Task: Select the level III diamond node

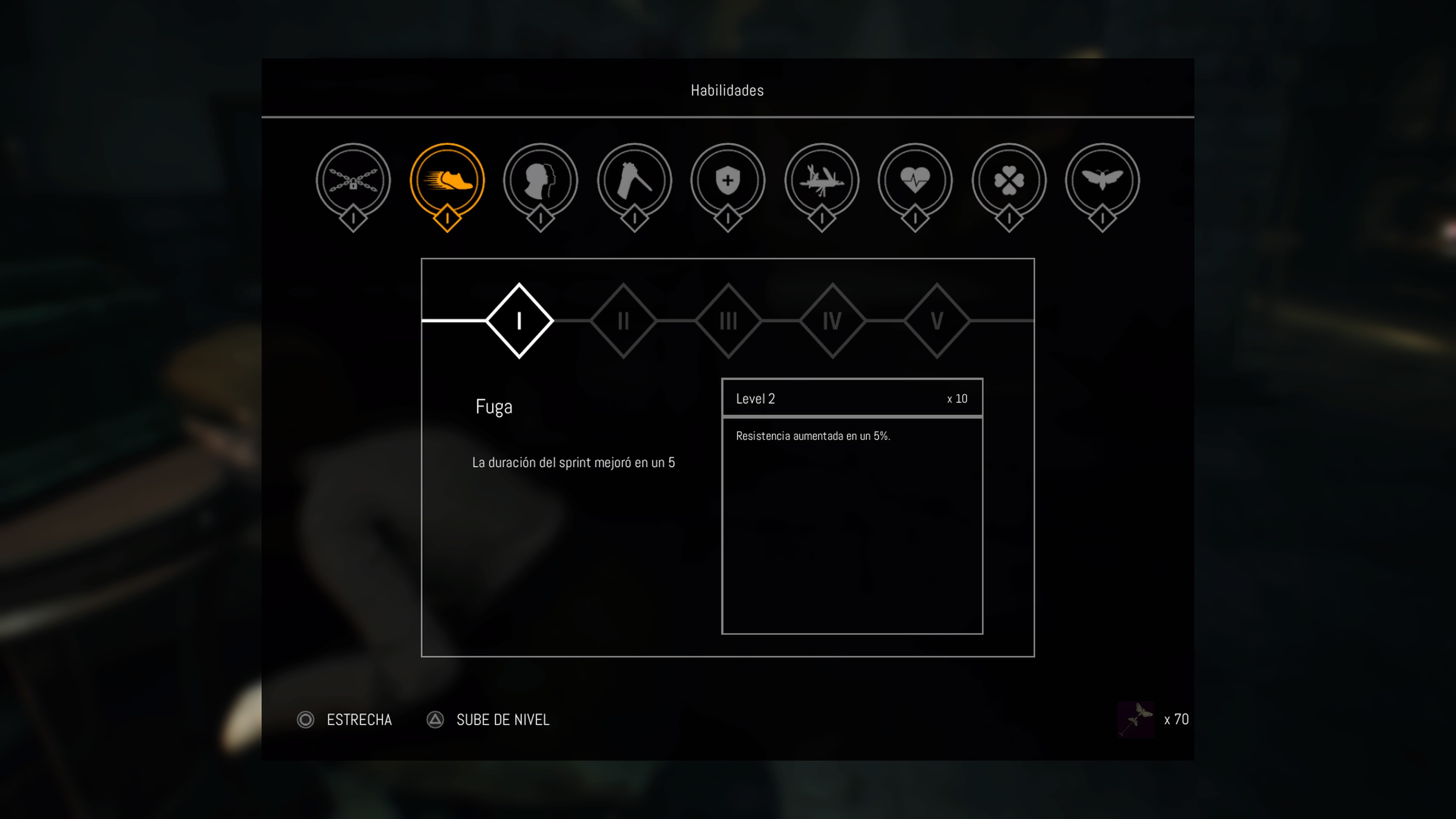Action: [x=728, y=320]
